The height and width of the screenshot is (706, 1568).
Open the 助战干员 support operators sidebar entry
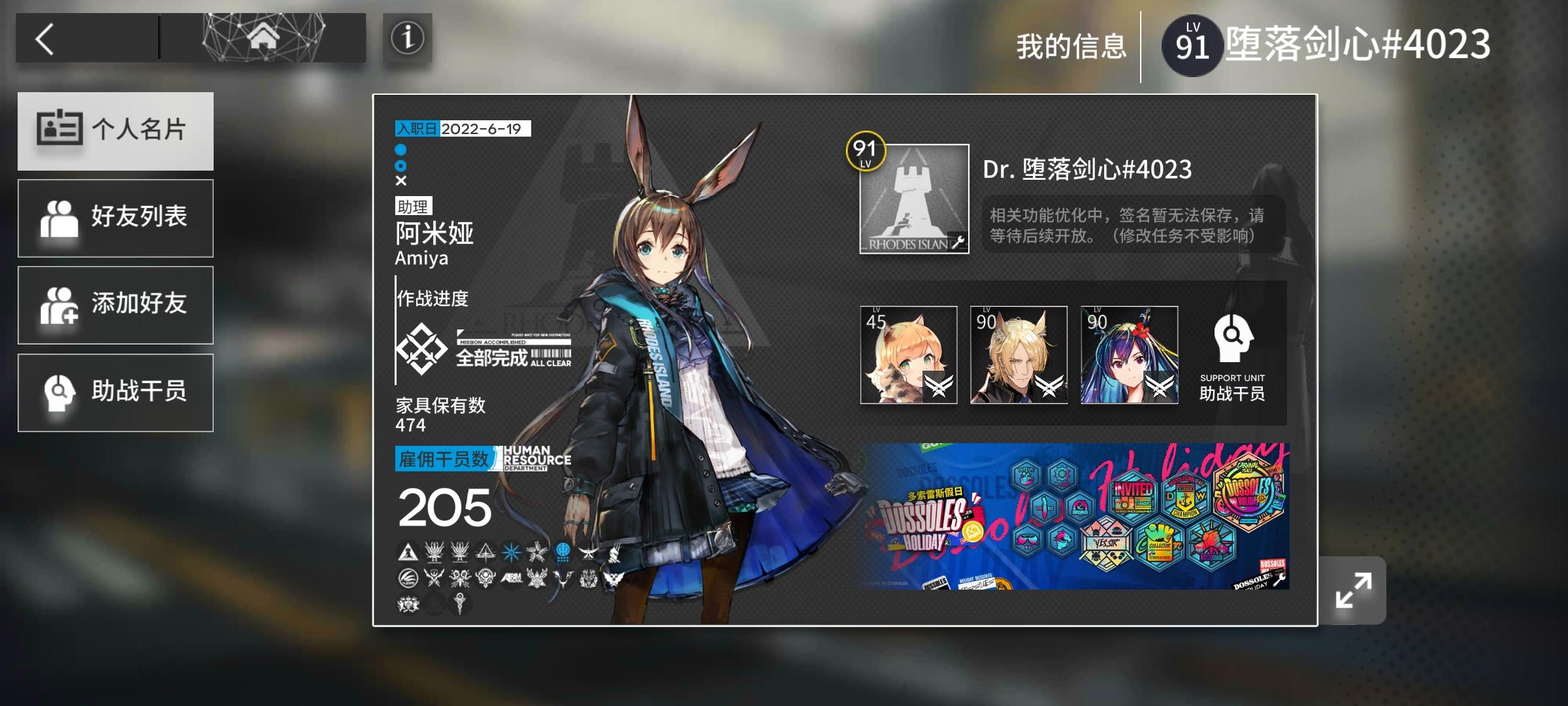(116, 392)
